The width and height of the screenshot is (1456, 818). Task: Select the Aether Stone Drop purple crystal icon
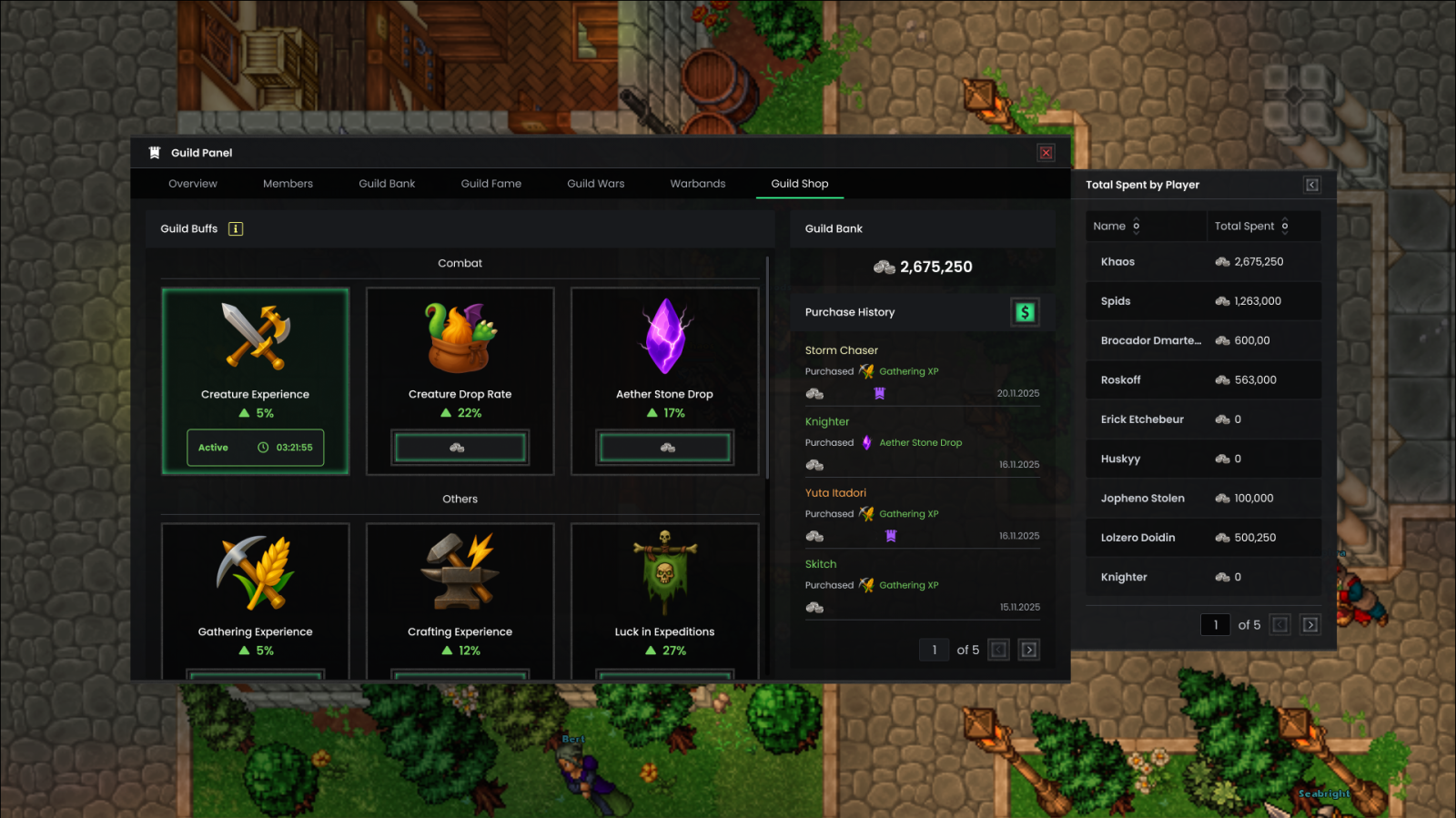[x=665, y=338]
